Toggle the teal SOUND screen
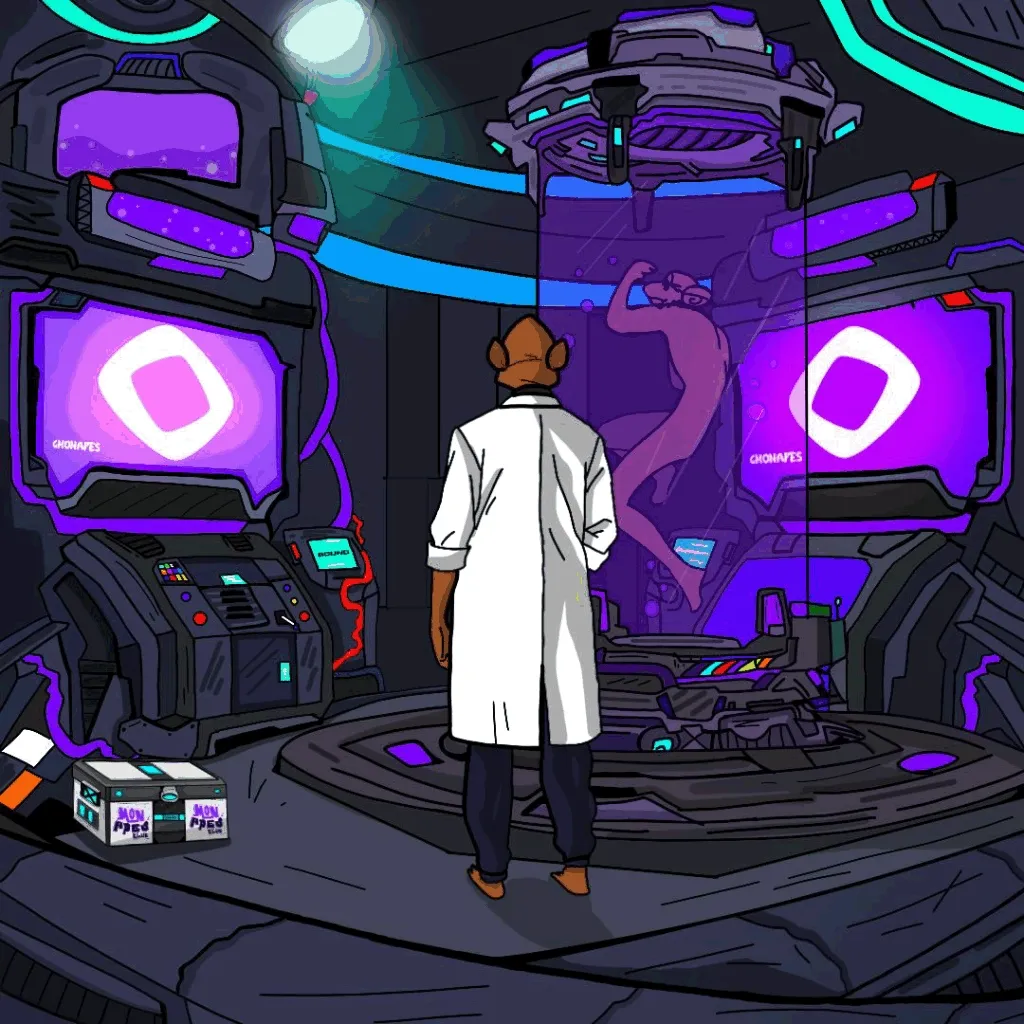Screen dimensions: 1024x1024 (x=329, y=552)
